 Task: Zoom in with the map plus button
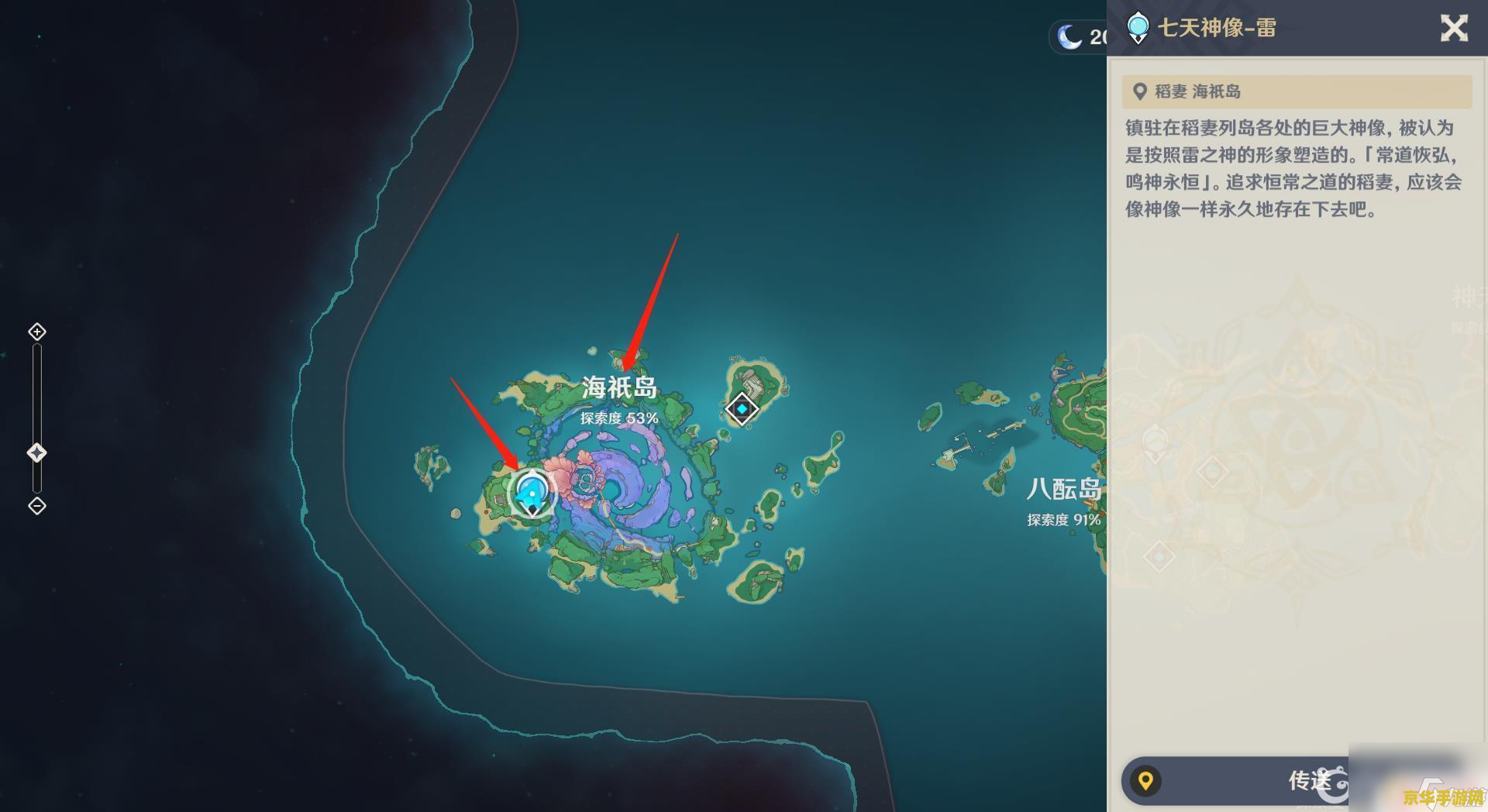point(36,332)
